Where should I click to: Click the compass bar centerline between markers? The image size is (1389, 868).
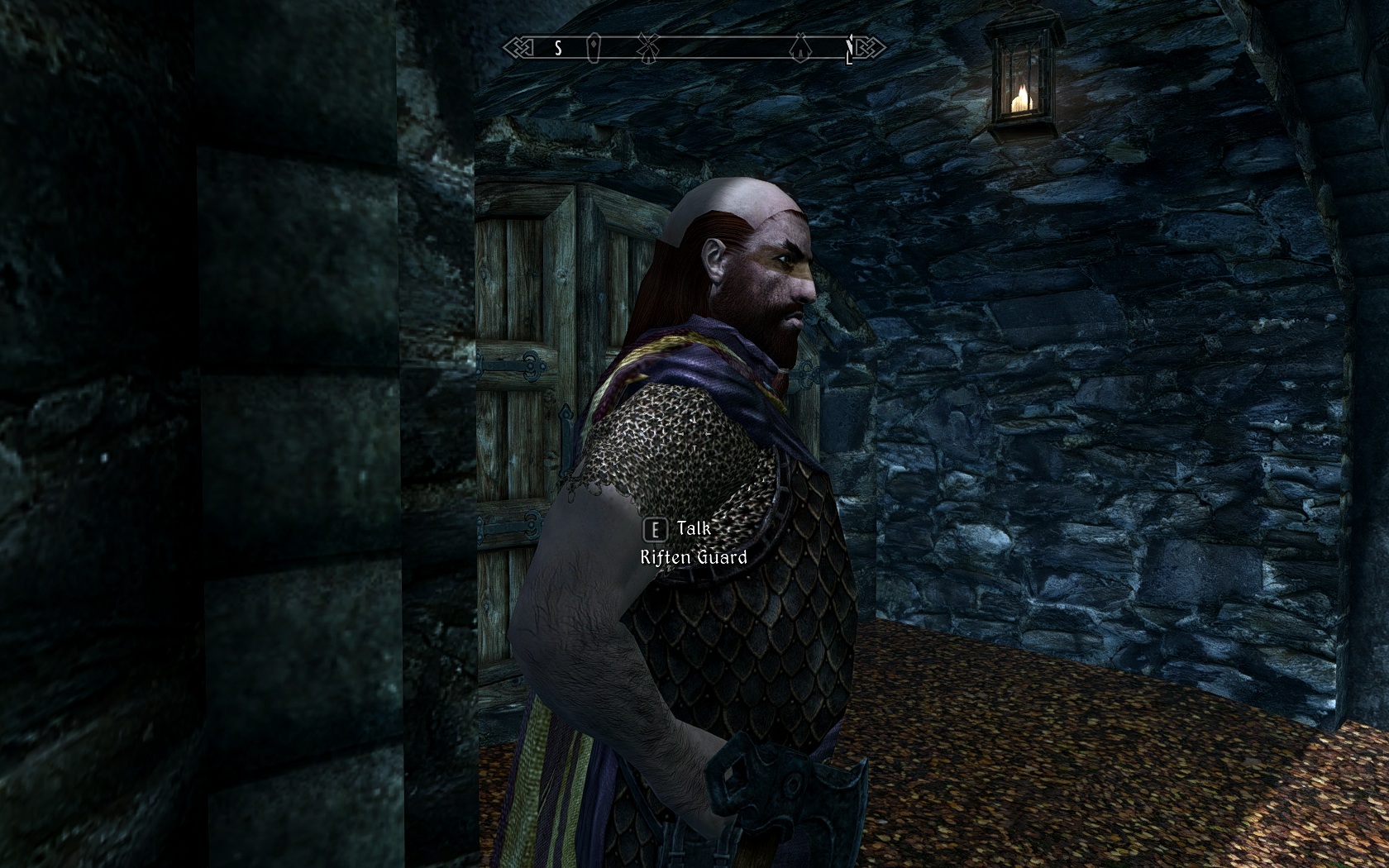click(x=719, y=47)
